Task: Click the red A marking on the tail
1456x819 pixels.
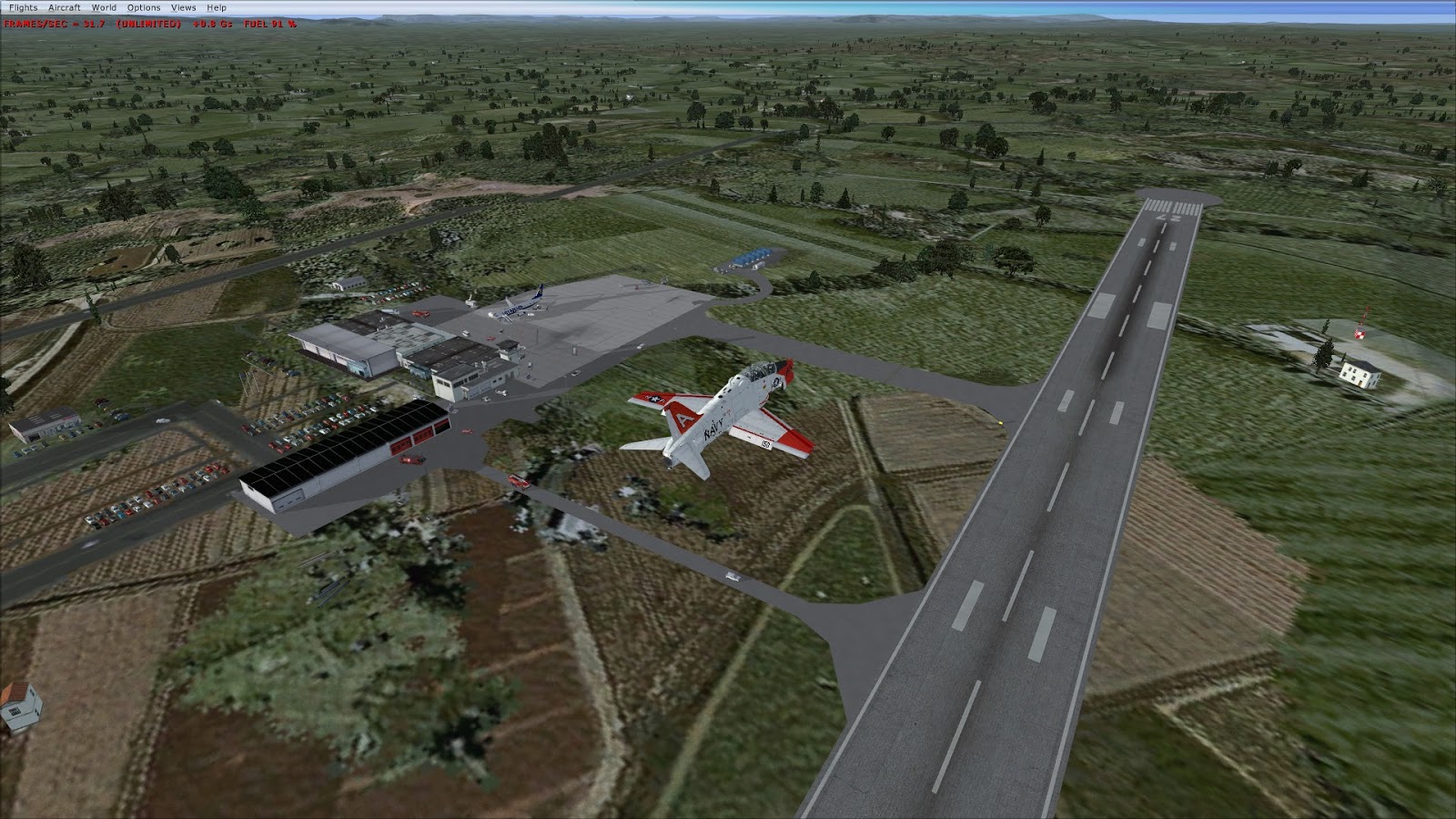Action: point(682,420)
